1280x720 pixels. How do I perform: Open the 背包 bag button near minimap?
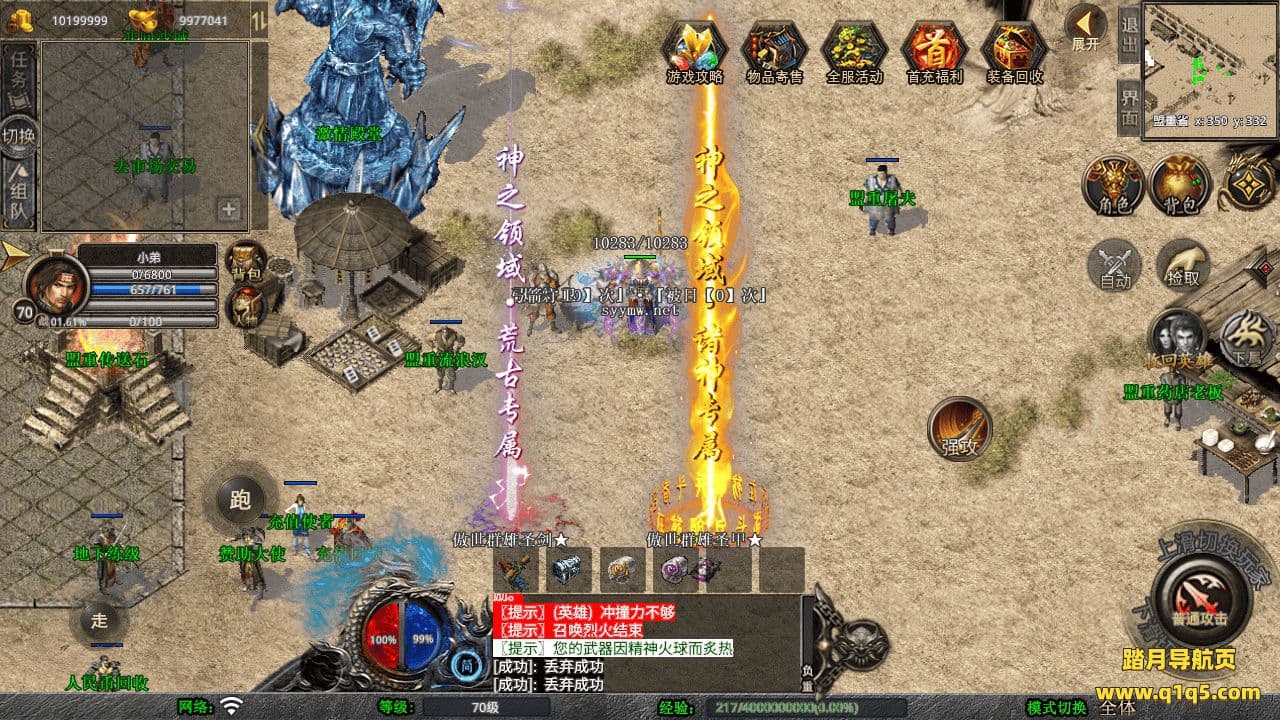pos(1179,186)
